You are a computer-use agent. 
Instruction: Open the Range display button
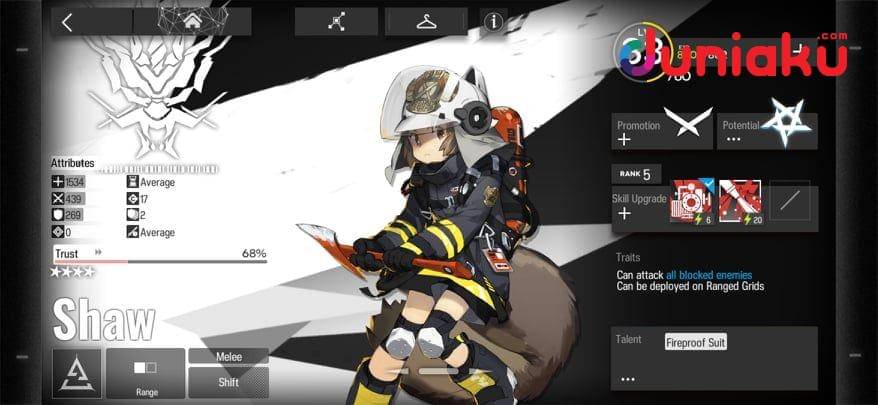(146, 373)
